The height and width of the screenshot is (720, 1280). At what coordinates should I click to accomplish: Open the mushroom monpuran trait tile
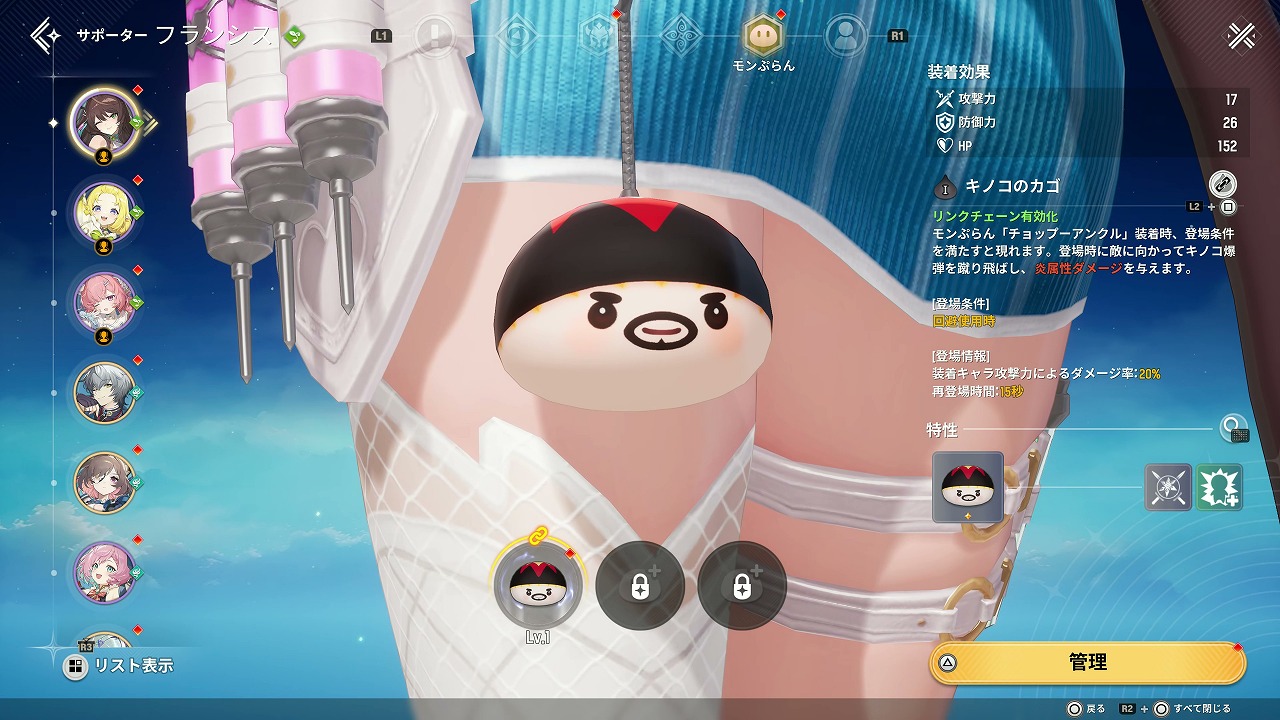pyautogui.click(x=967, y=487)
